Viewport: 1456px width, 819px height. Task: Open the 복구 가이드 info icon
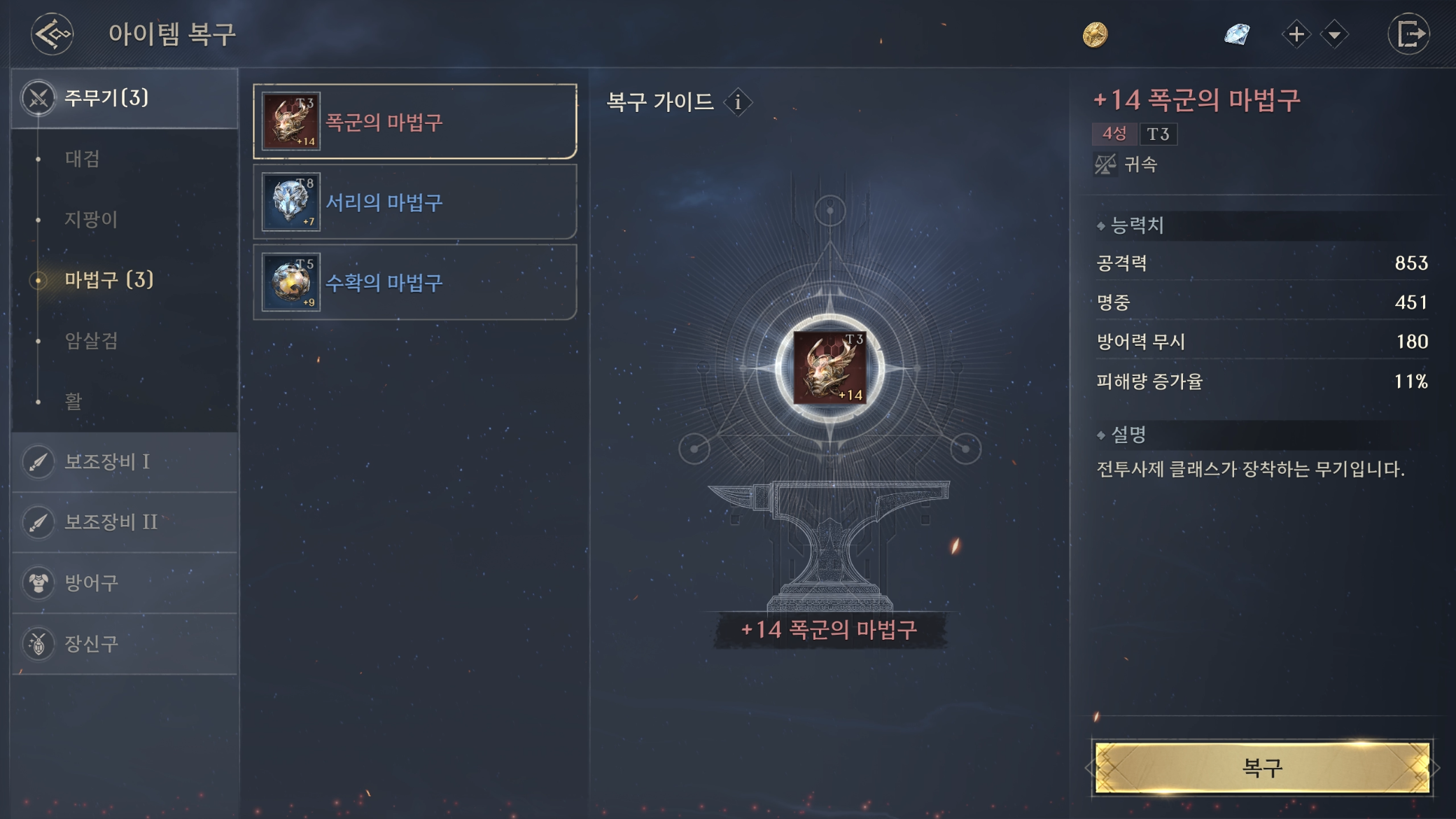tap(738, 103)
